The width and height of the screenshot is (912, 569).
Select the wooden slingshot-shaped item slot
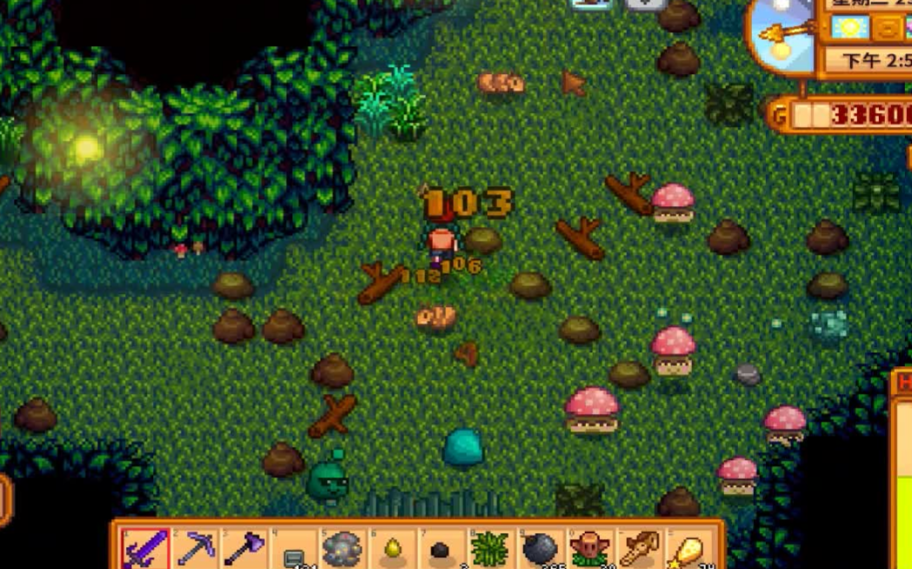(x=636, y=548)
